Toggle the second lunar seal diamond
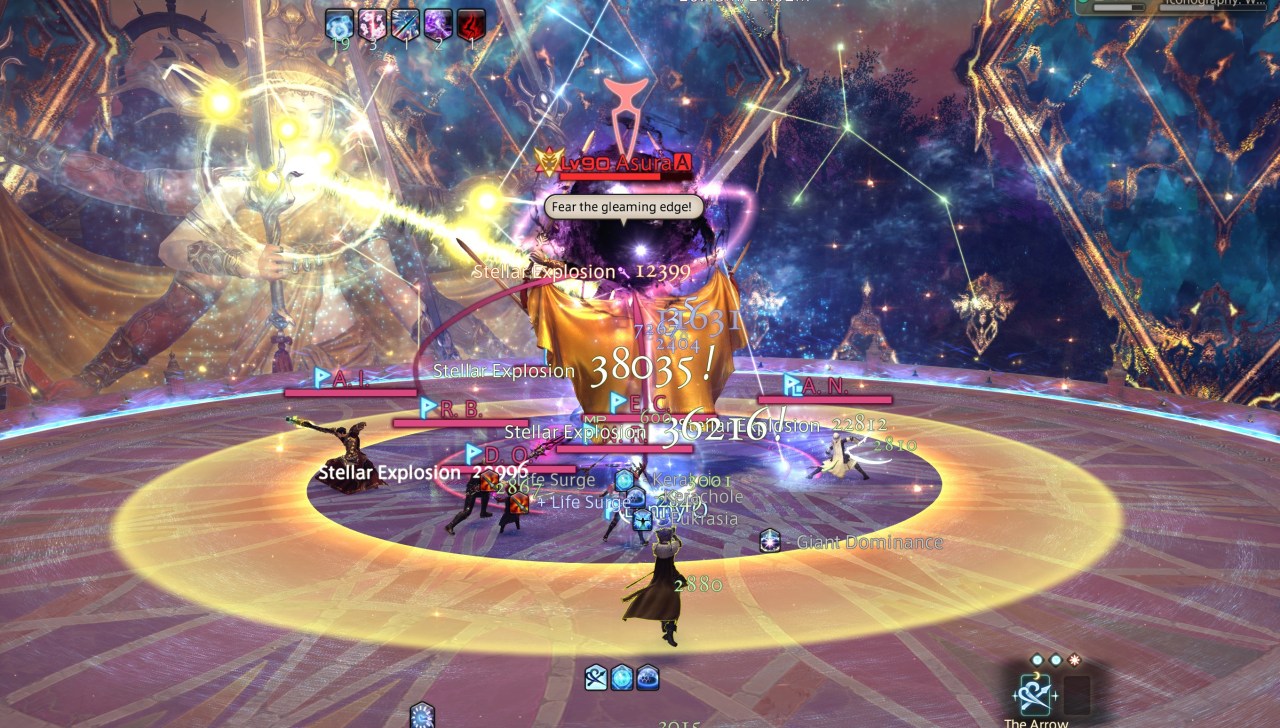 pyautogui.click(x=1055, y=659)
